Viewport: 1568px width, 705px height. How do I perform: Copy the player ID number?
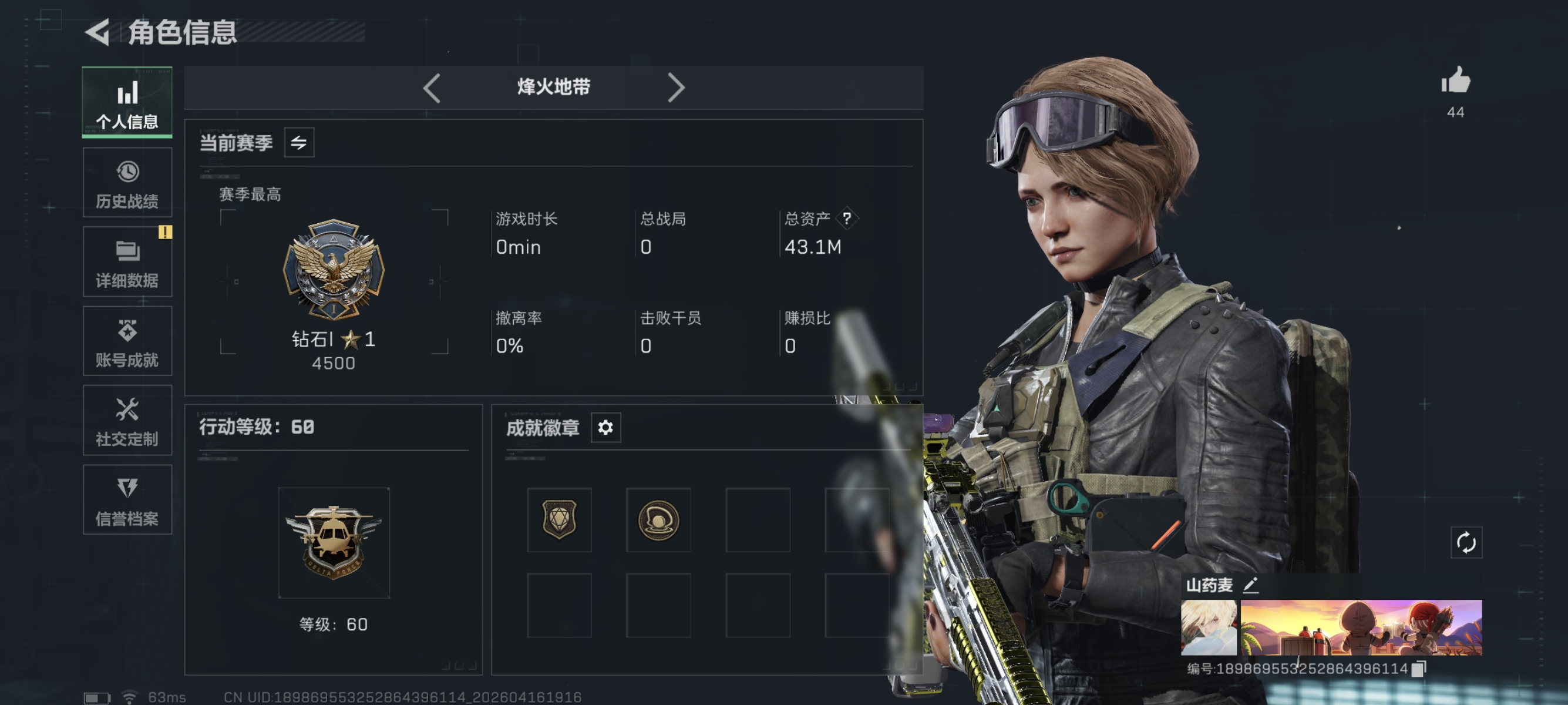point(1418,669)
